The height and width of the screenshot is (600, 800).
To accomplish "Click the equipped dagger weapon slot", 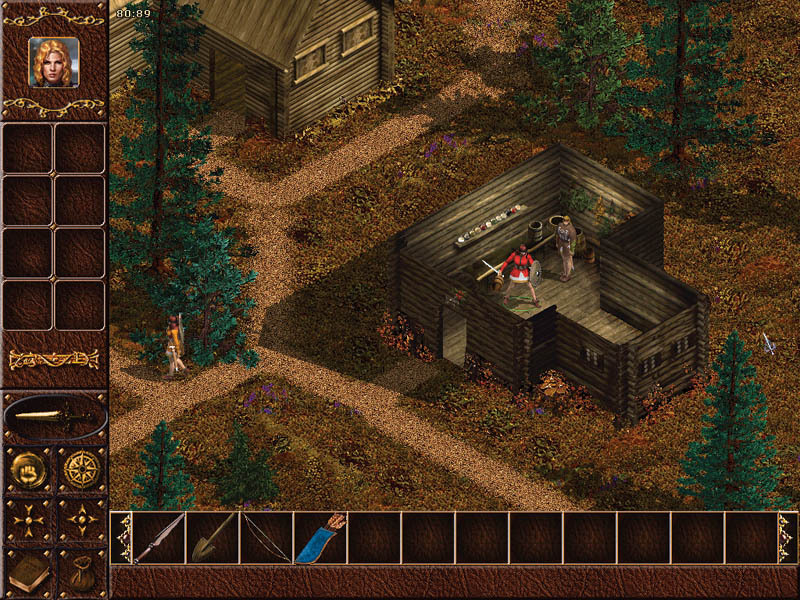I will 54,416.
